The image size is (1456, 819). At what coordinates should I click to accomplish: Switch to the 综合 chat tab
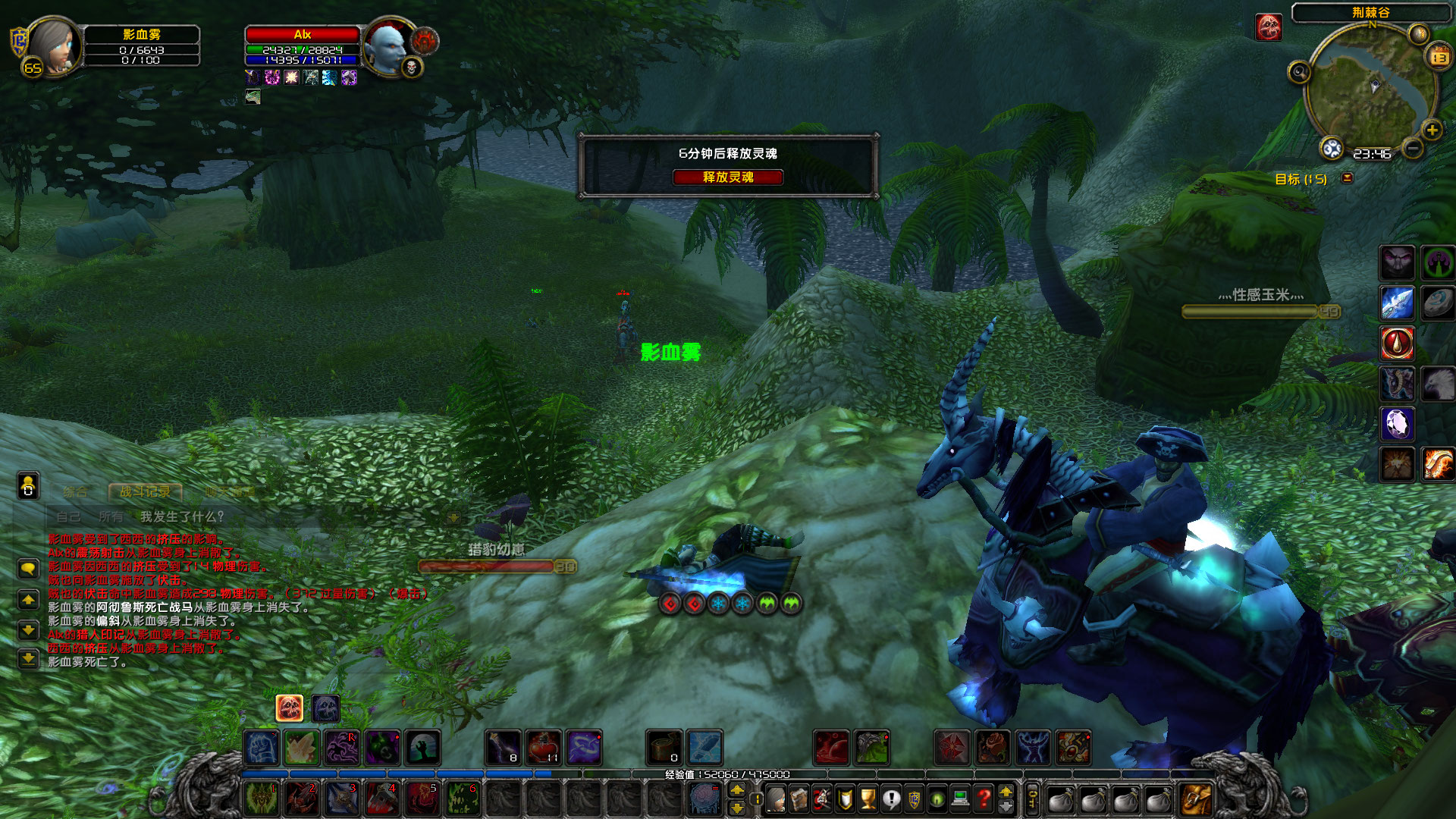pos(76,491)
